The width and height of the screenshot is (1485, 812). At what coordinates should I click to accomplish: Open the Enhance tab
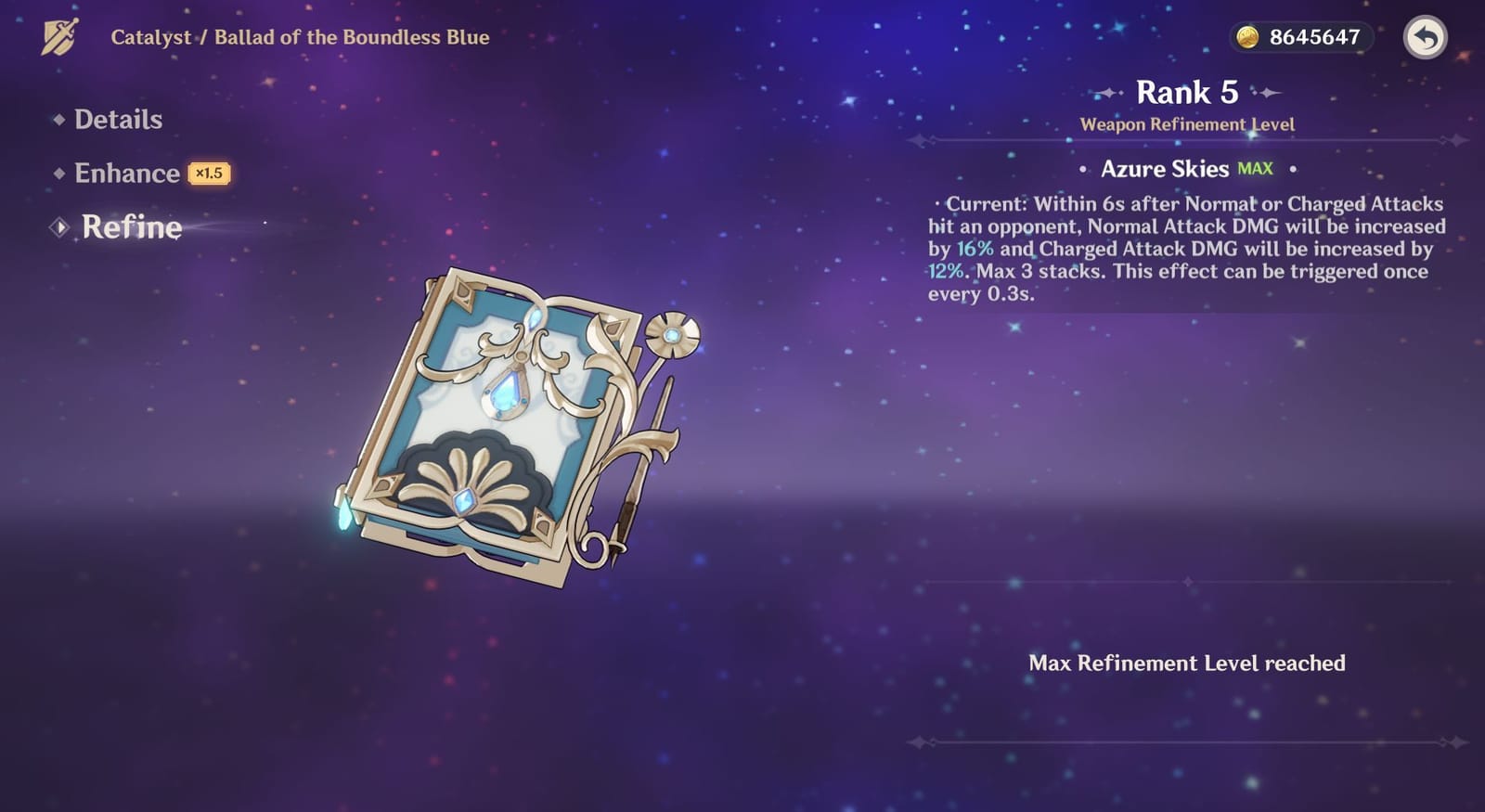(127, 174)
